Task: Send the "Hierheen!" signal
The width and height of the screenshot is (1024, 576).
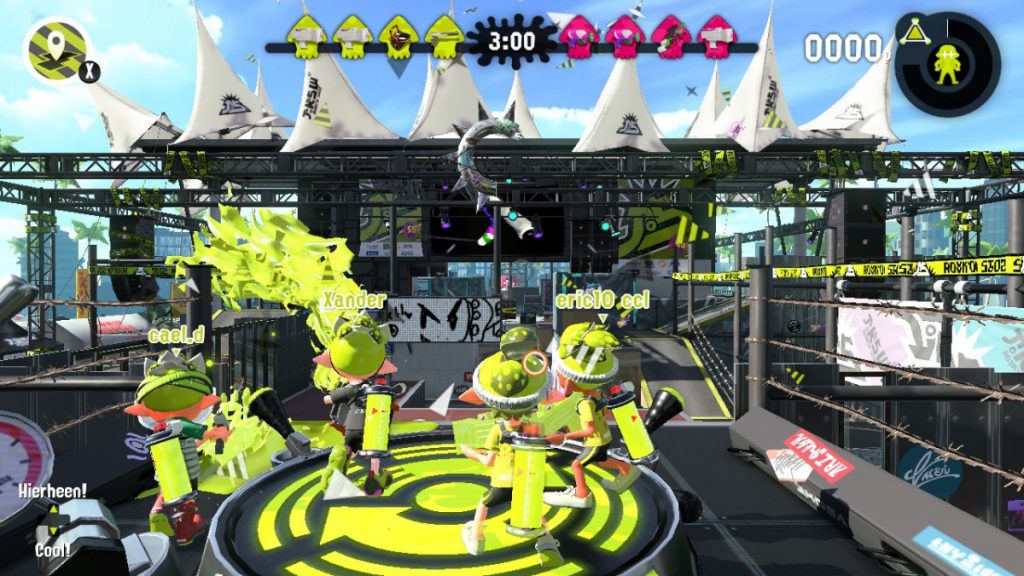Action: click(x=50, y=491)
